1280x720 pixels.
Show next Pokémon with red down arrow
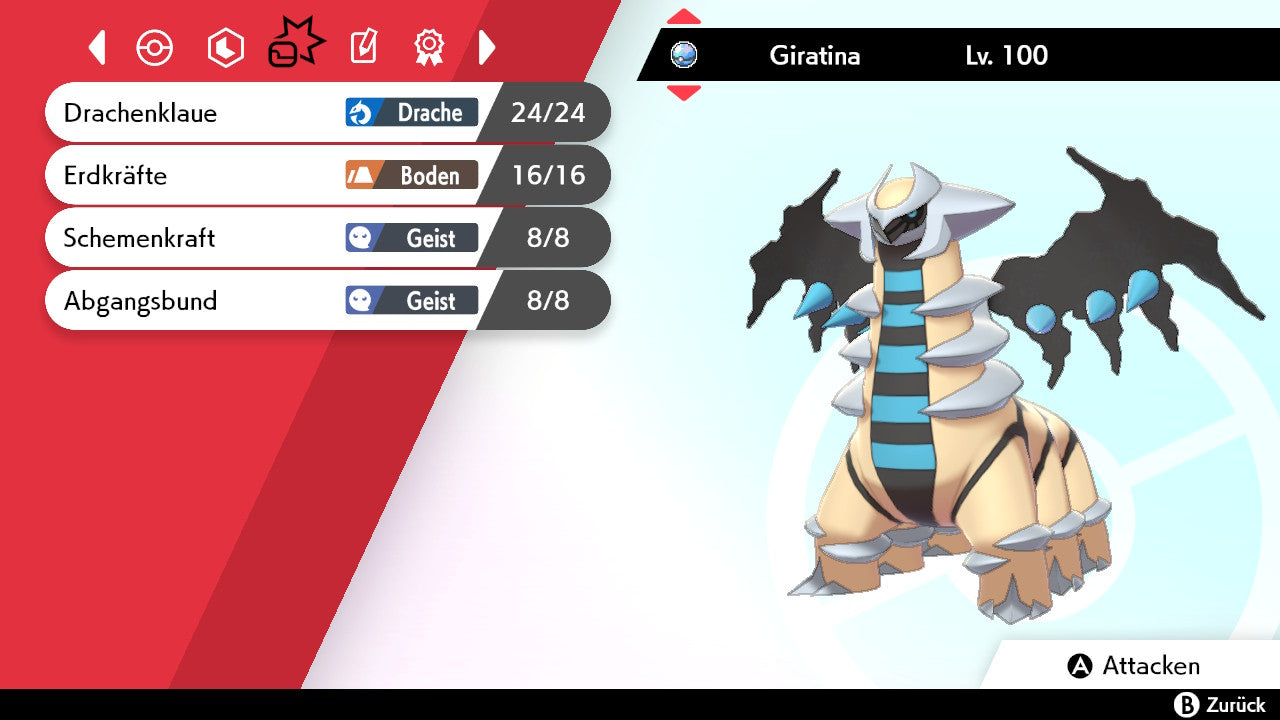coord(684,93)
